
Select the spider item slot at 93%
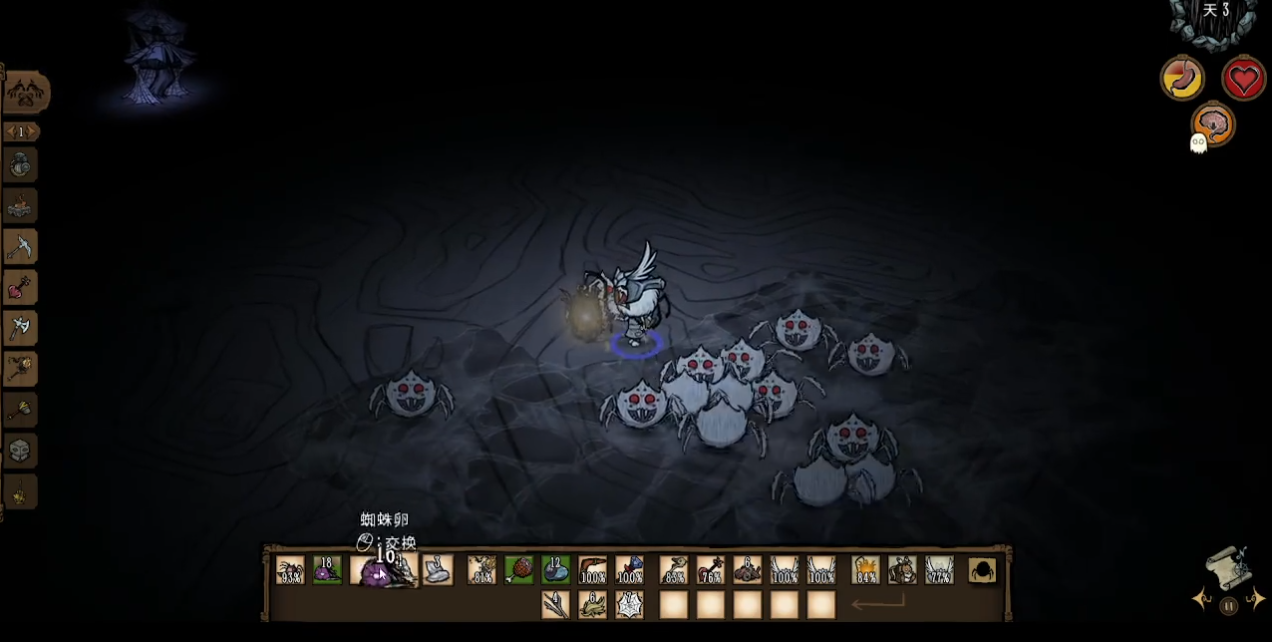tap(290, 570)
